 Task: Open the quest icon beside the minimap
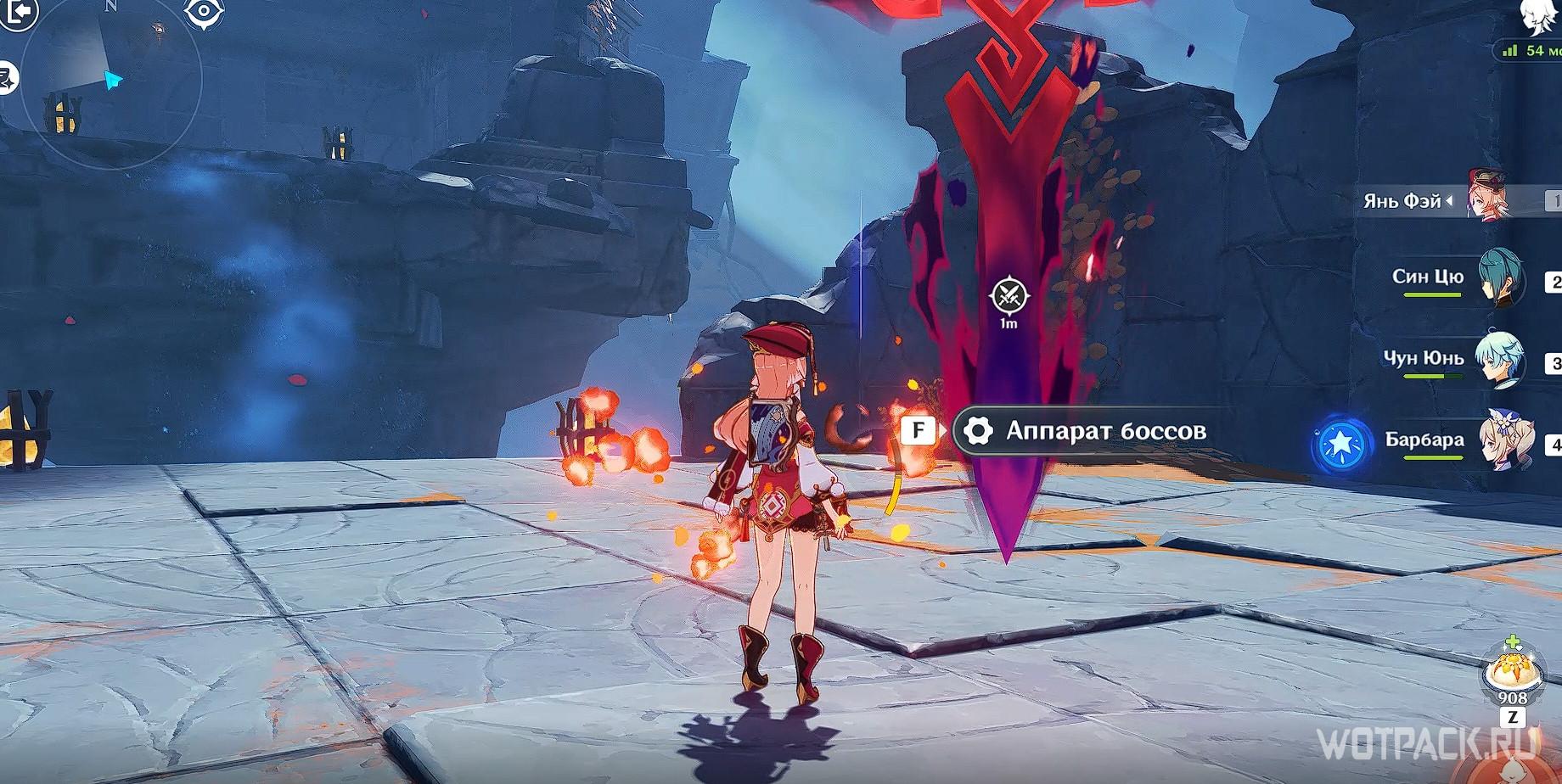click(x=7, y=78)
